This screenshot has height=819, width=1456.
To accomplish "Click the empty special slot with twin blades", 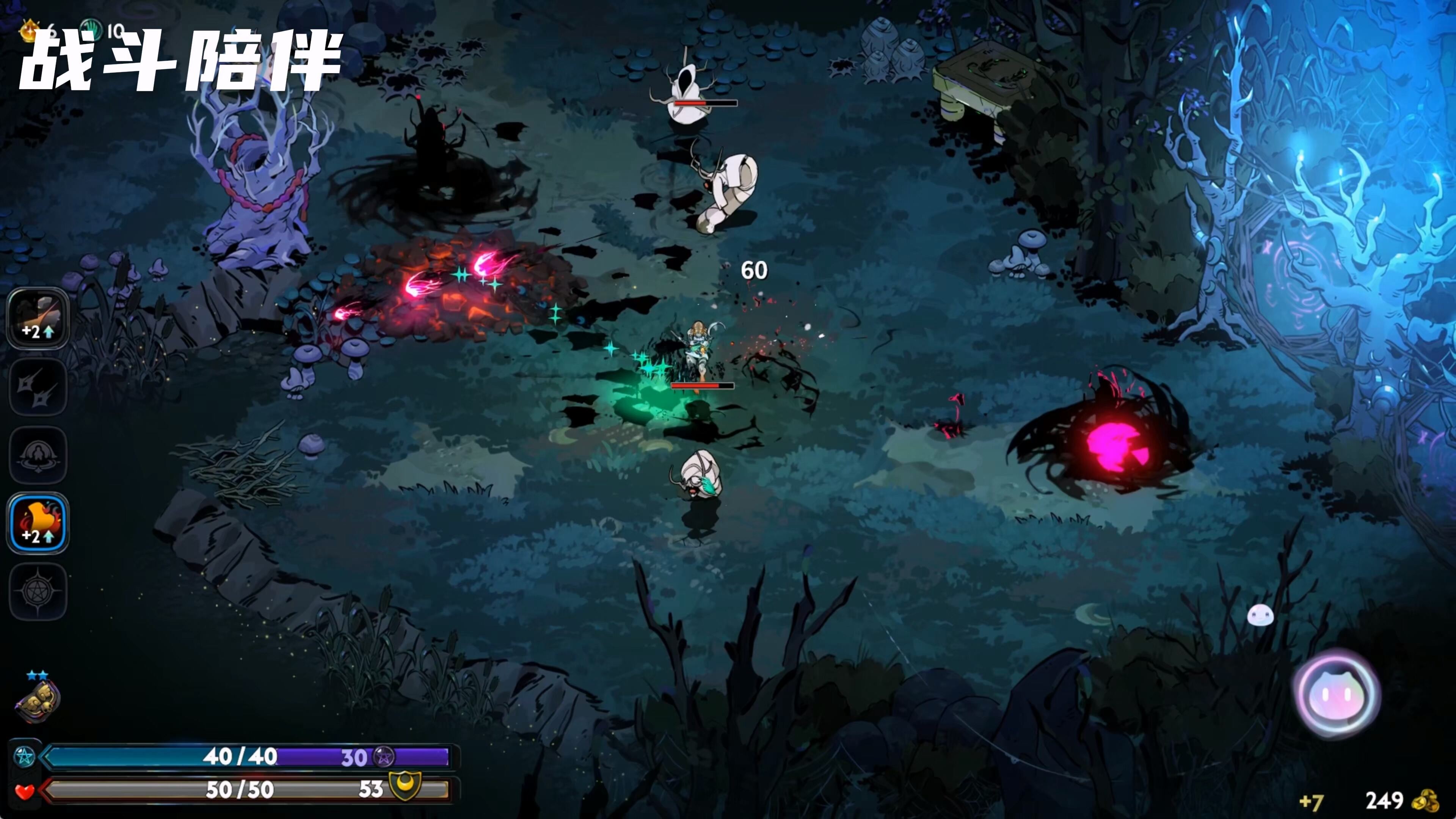I will pos(38,387).
